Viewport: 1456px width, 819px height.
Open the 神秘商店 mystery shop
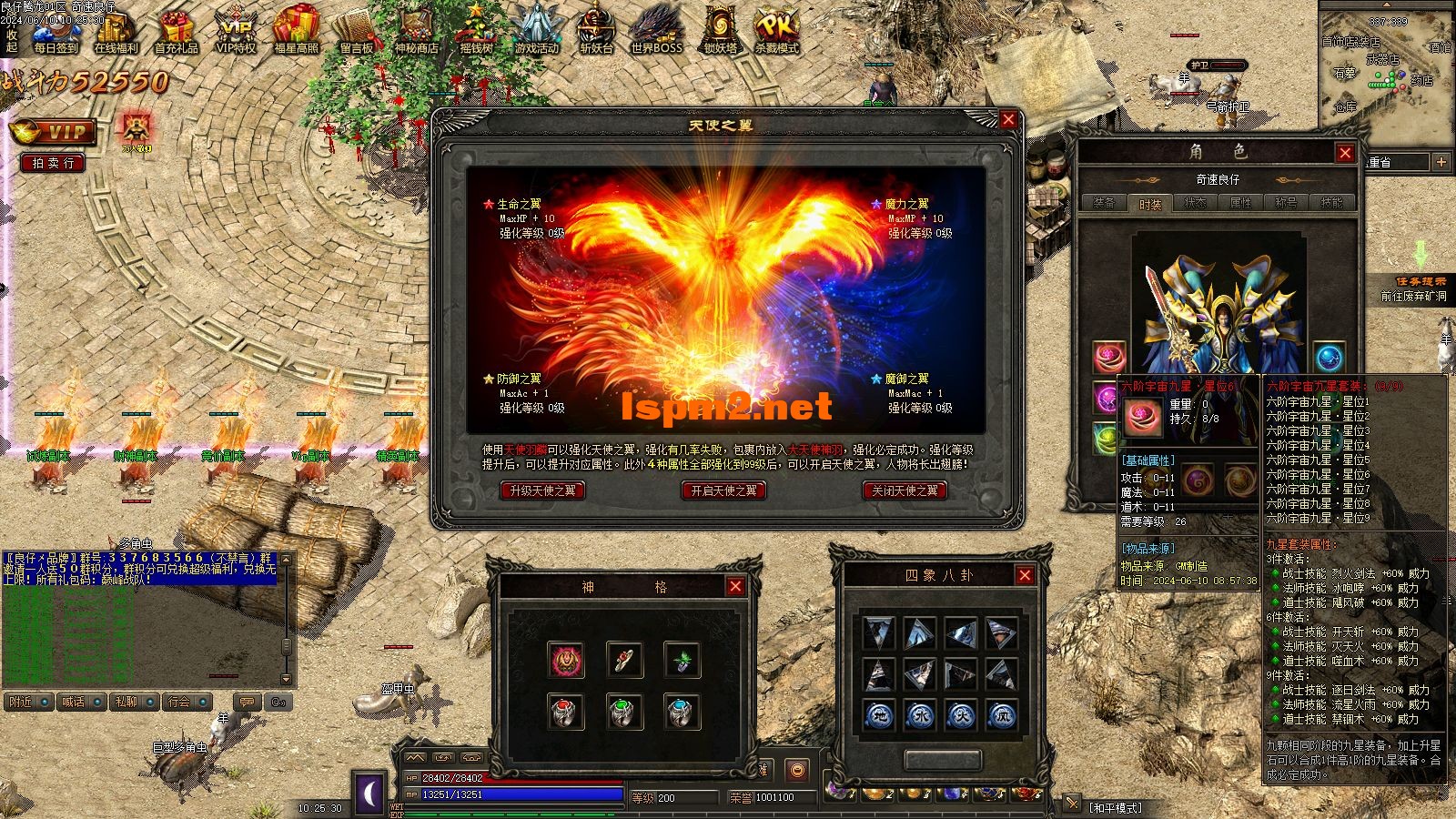416,30
